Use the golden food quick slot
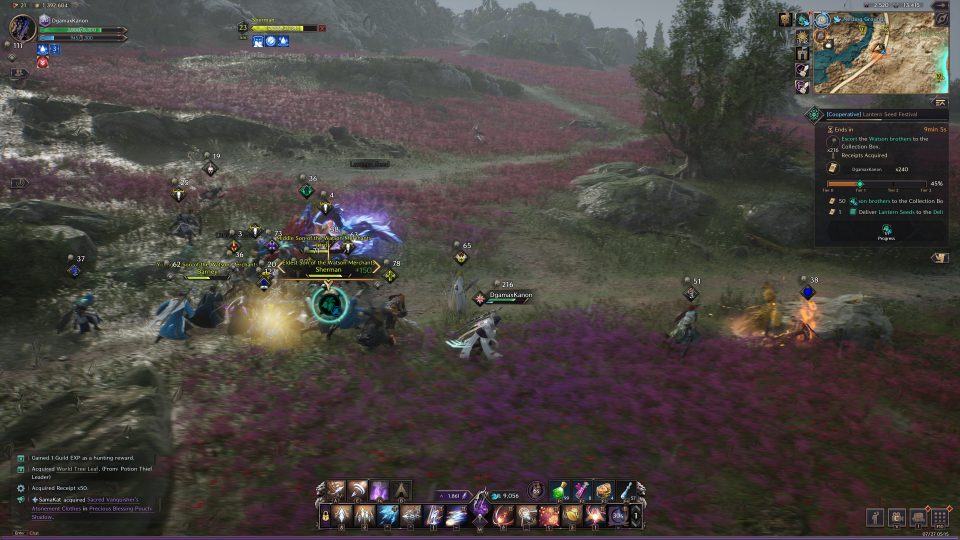The width and height of the screenshot is (960, 540). point(603,491)
